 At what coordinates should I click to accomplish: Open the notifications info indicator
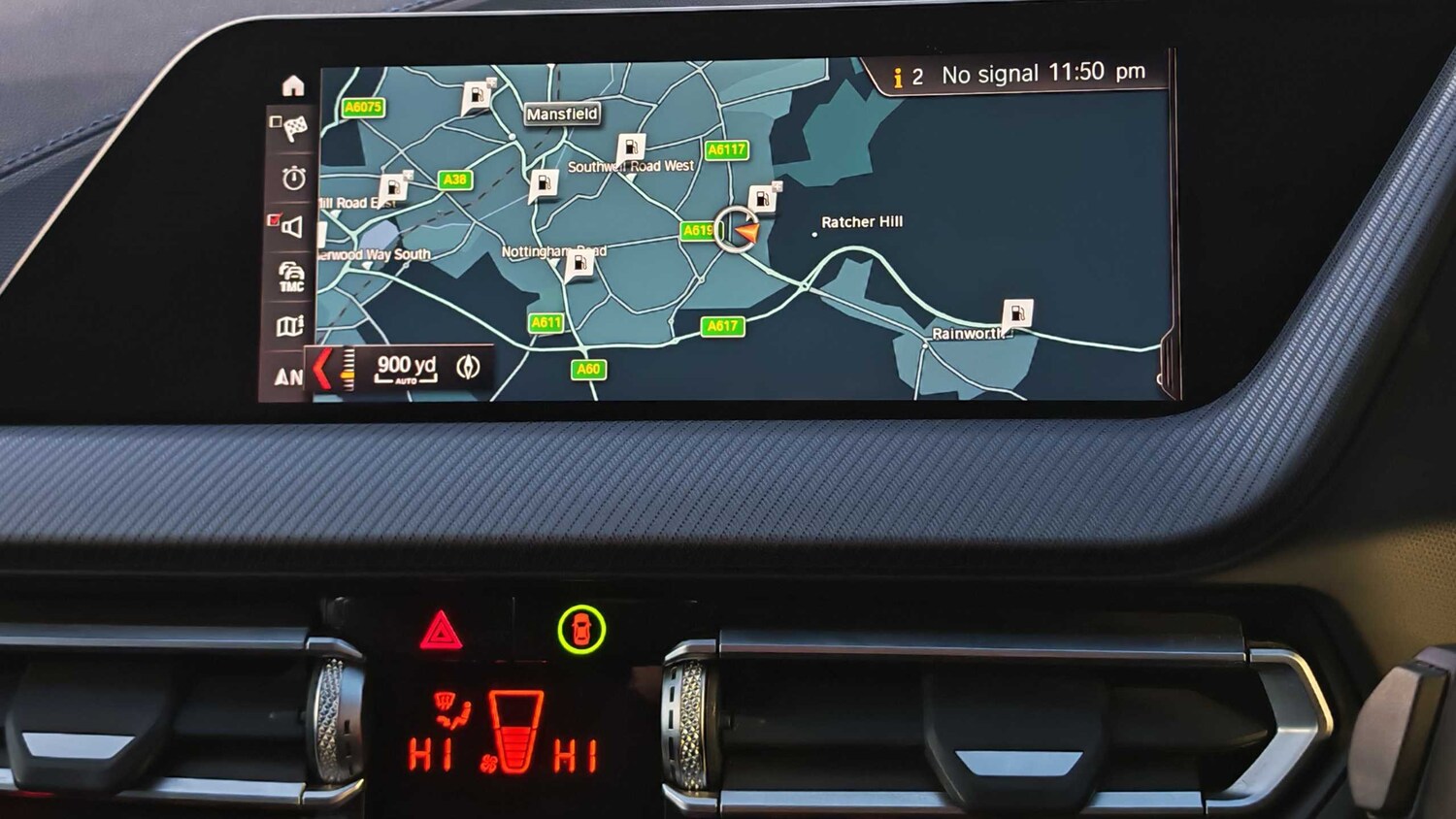tap(907, 77)
